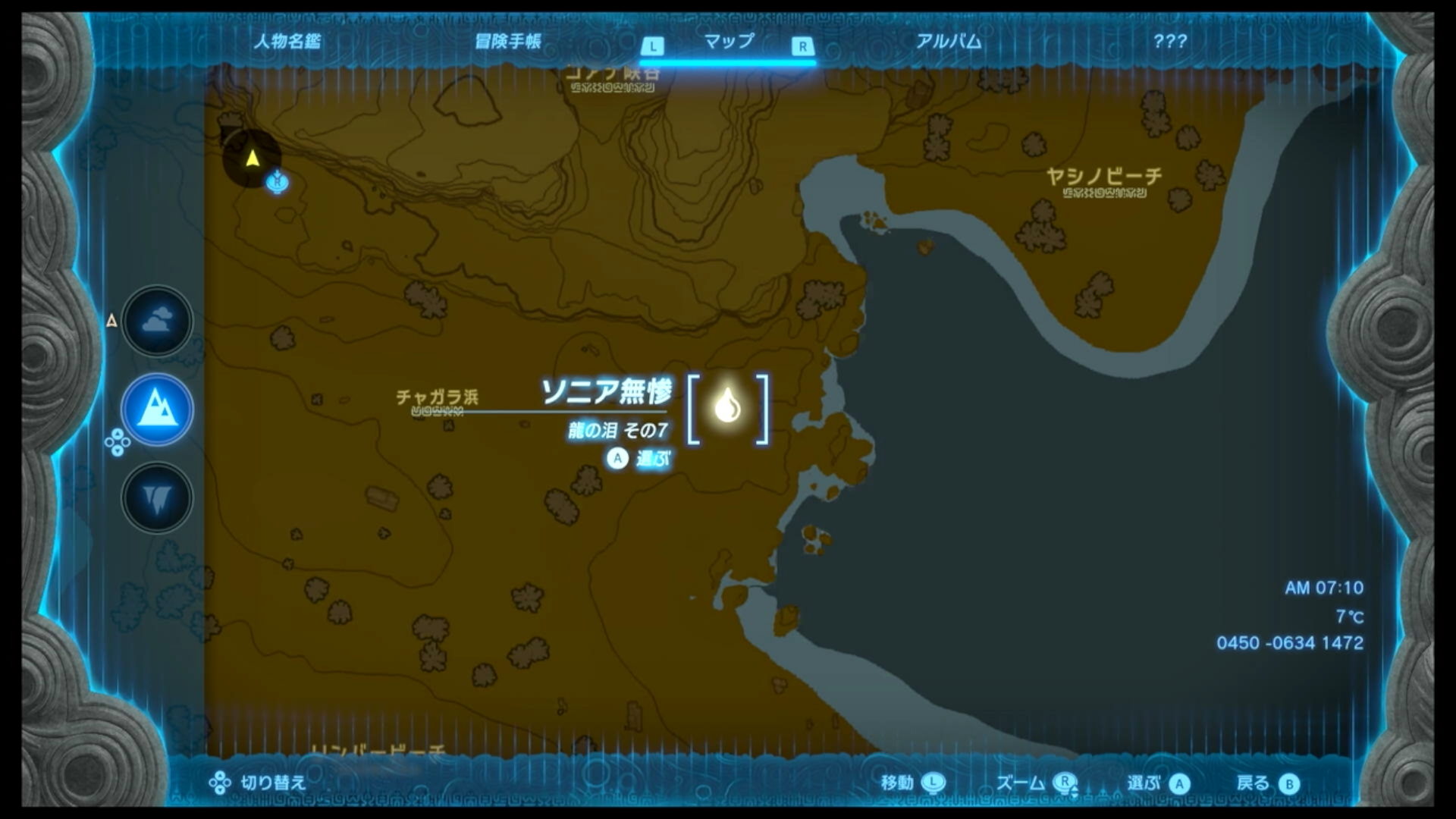The width and height of the screenshot is (1456, 819).
Task: Toggle to the sky layer cloud icon
Action: [157, 321]
